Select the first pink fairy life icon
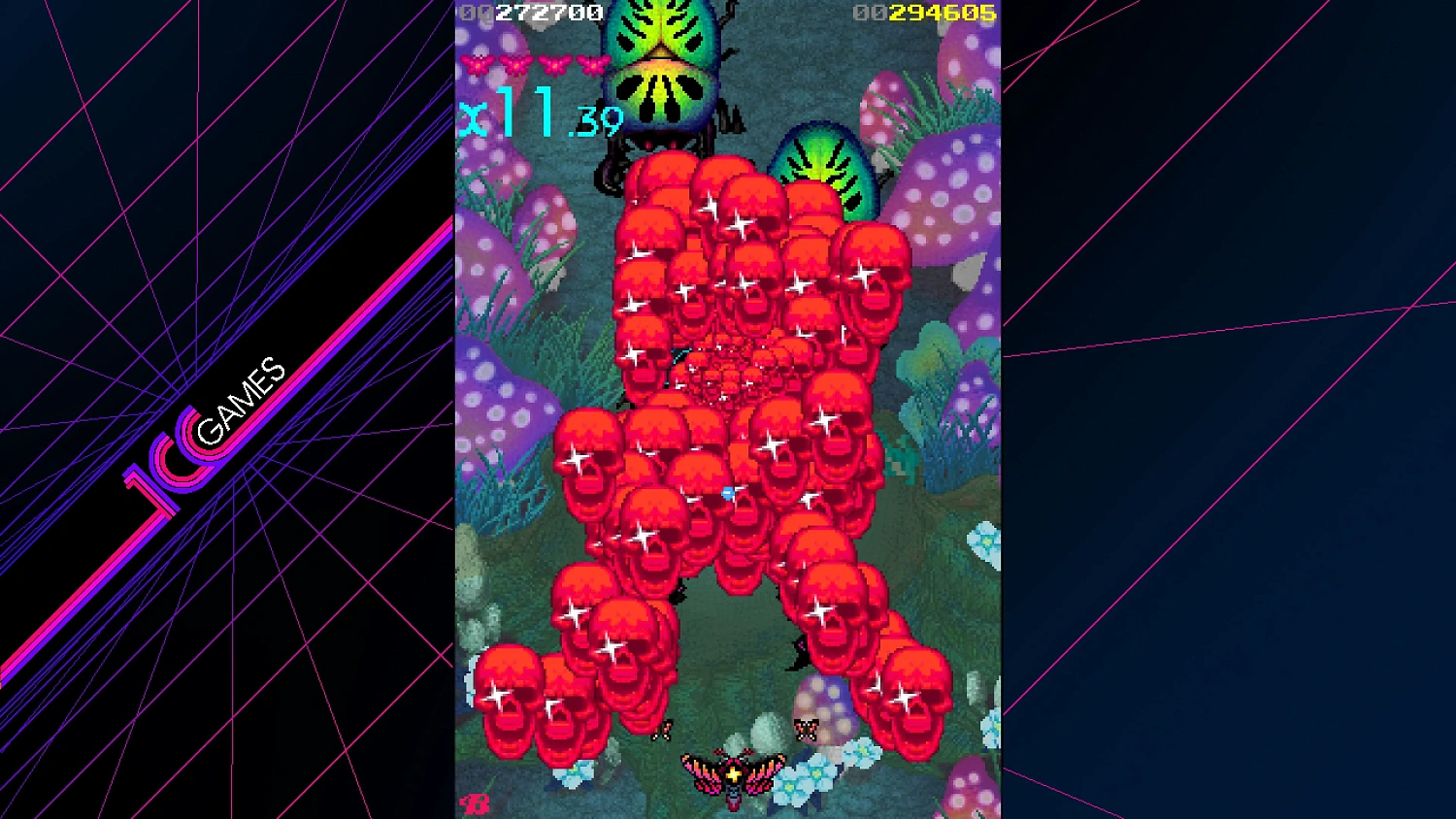 [477, 64]
